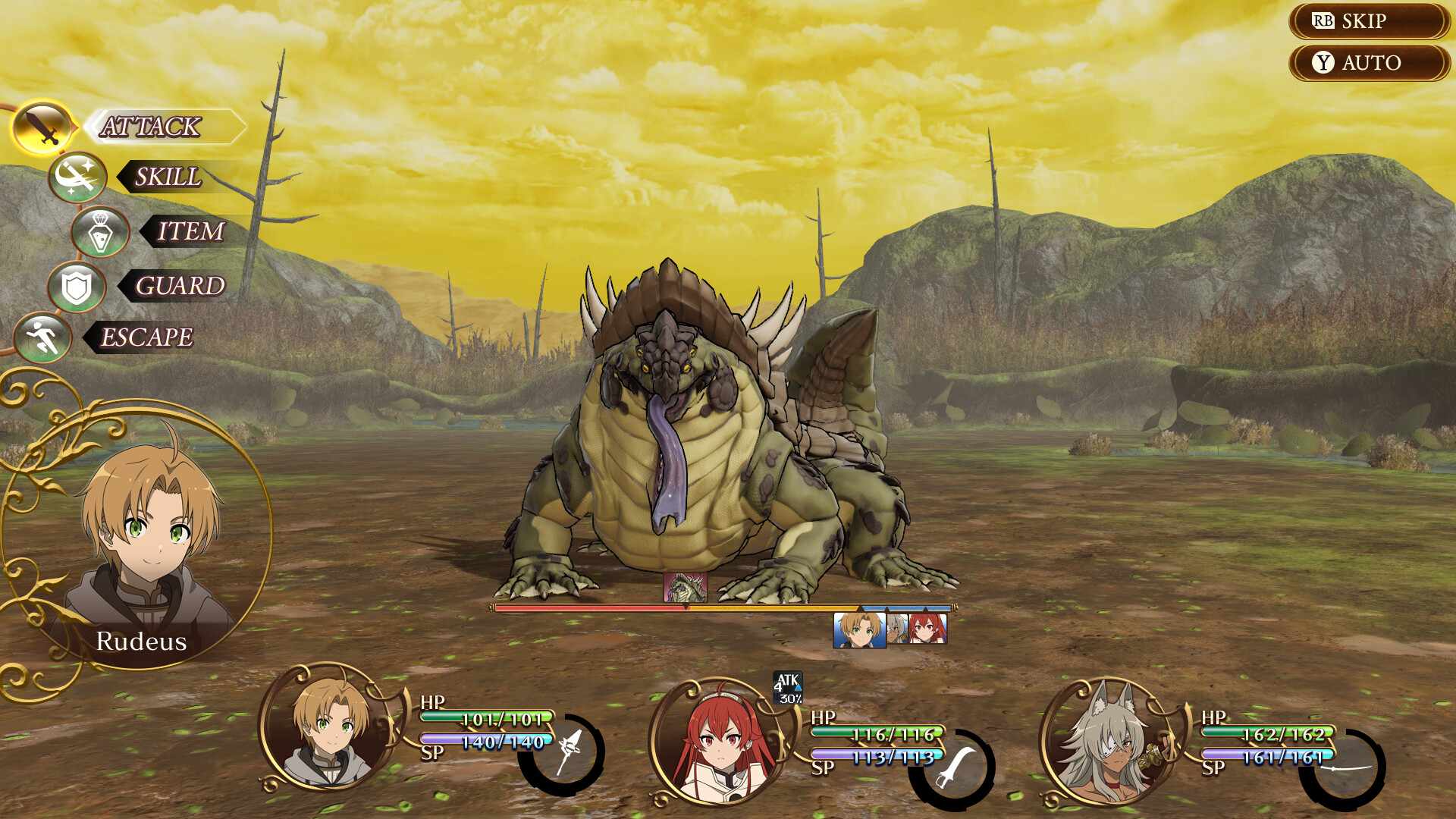Click Rudeus's turn-order icon on timeline
The image size is (1456, 819).
click(859, 631)
